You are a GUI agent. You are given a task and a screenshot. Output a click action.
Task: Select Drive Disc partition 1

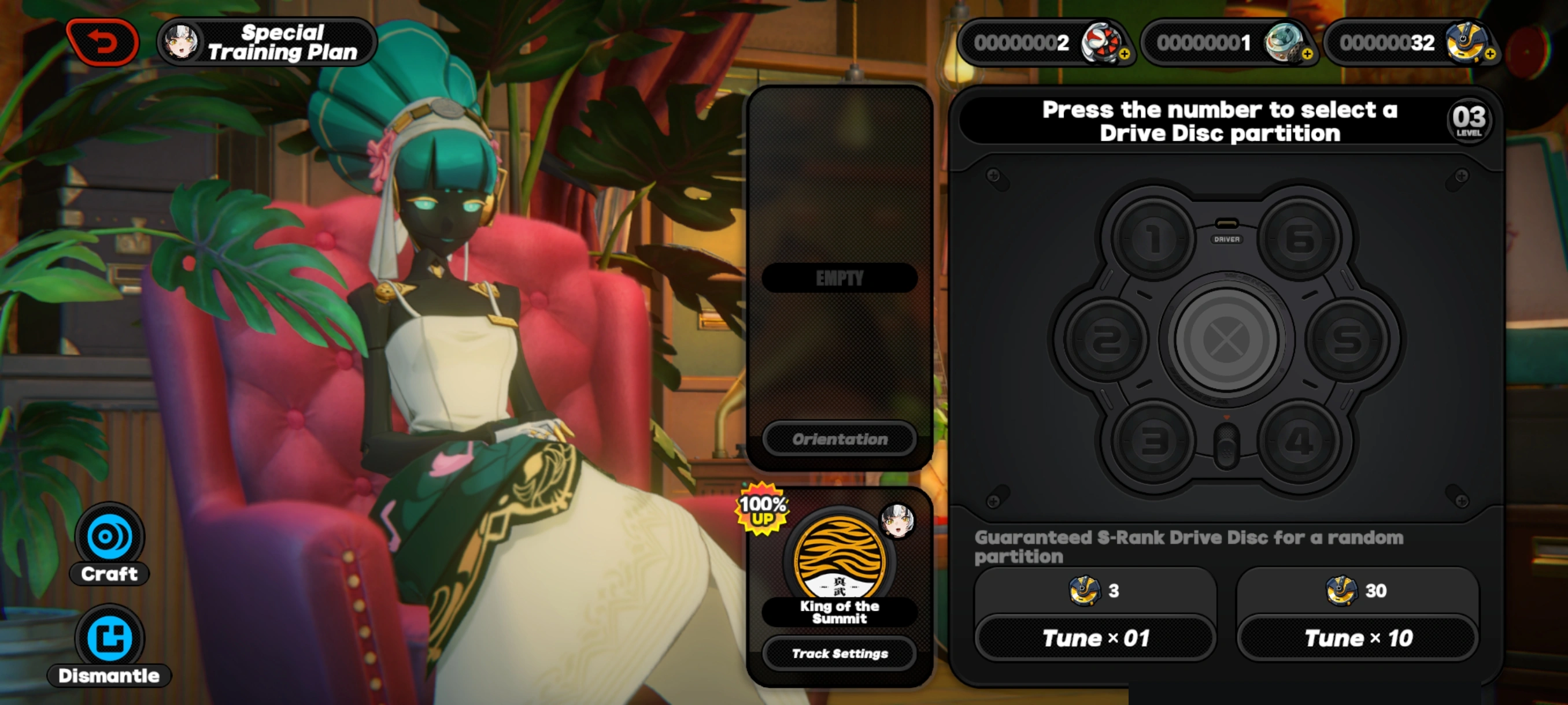[x=1152, y=238]
